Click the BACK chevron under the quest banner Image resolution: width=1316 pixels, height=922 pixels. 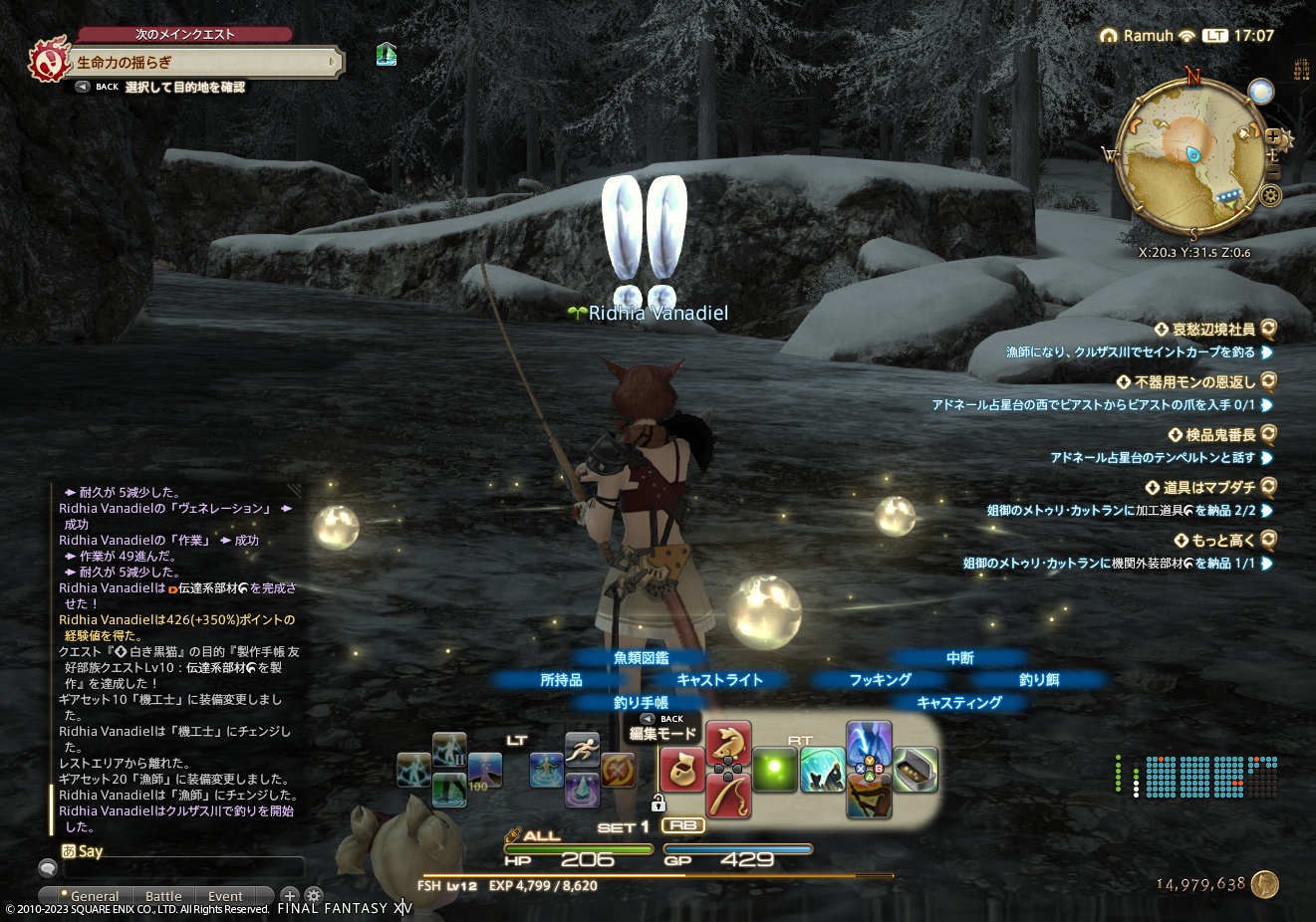pyautogui.click(x=82, y=87)
